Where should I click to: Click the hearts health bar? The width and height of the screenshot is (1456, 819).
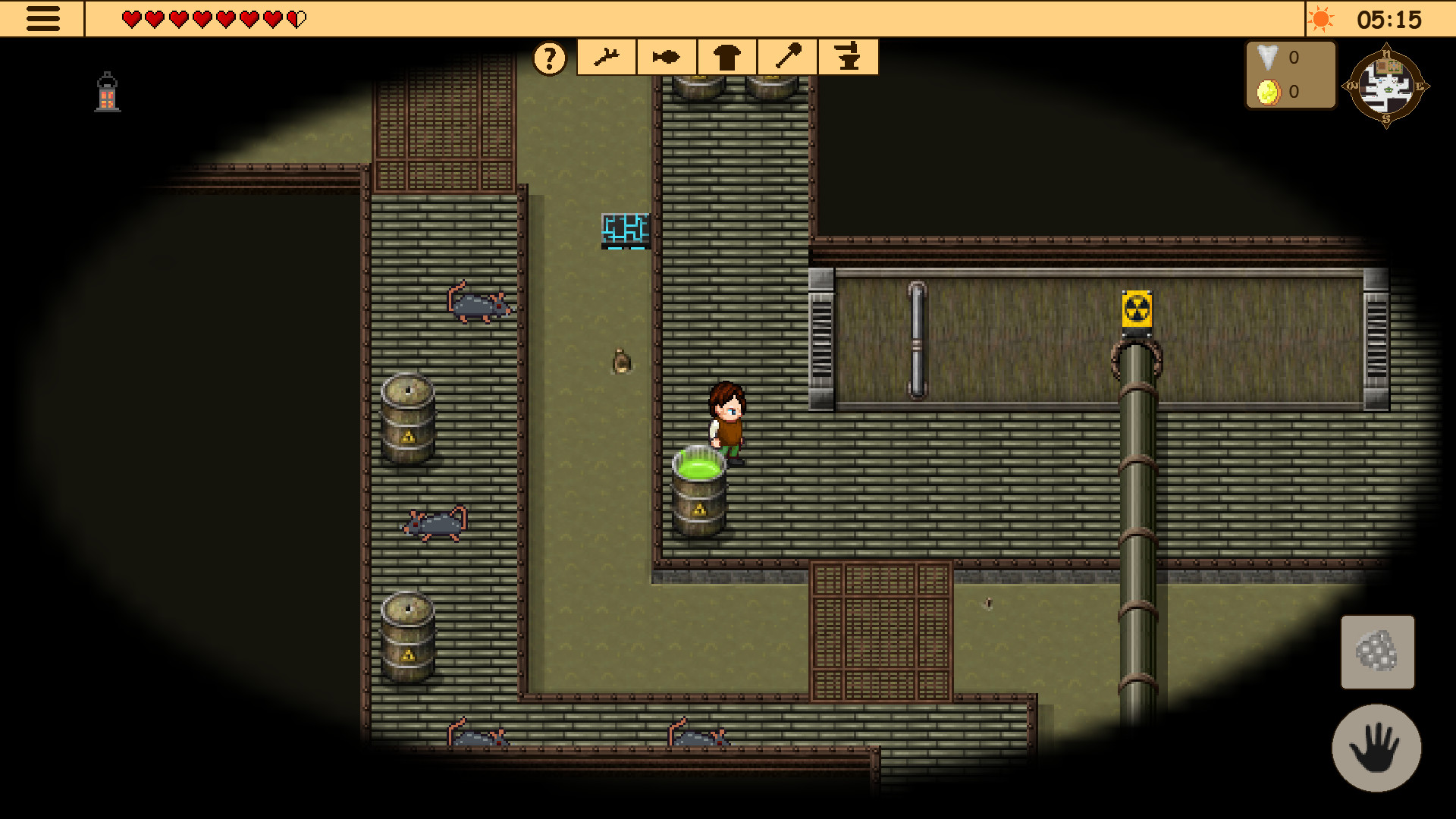point(212,18)
